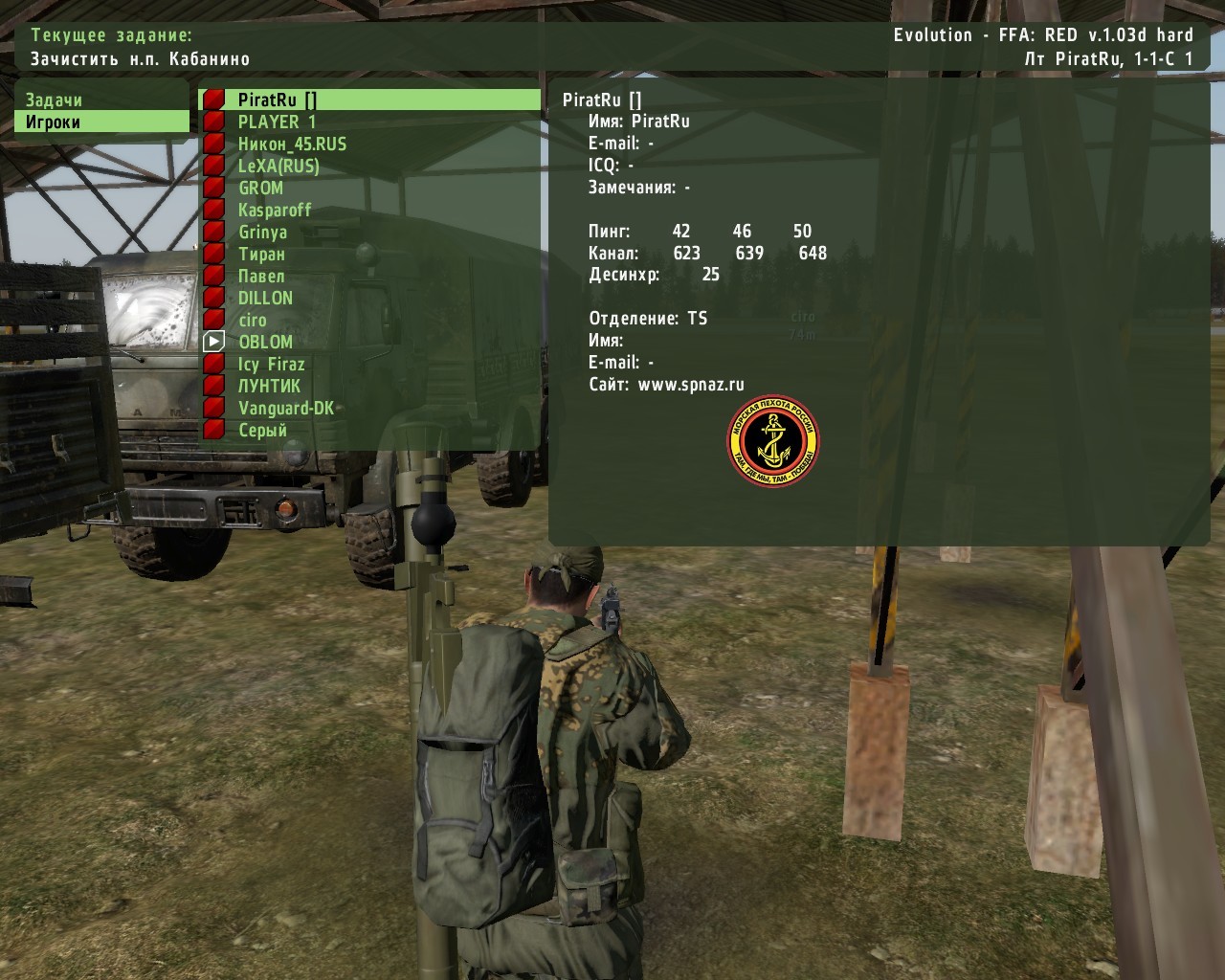Select player OBLOM
This screenshot has height=980, width=1225.
coord(265,342)
